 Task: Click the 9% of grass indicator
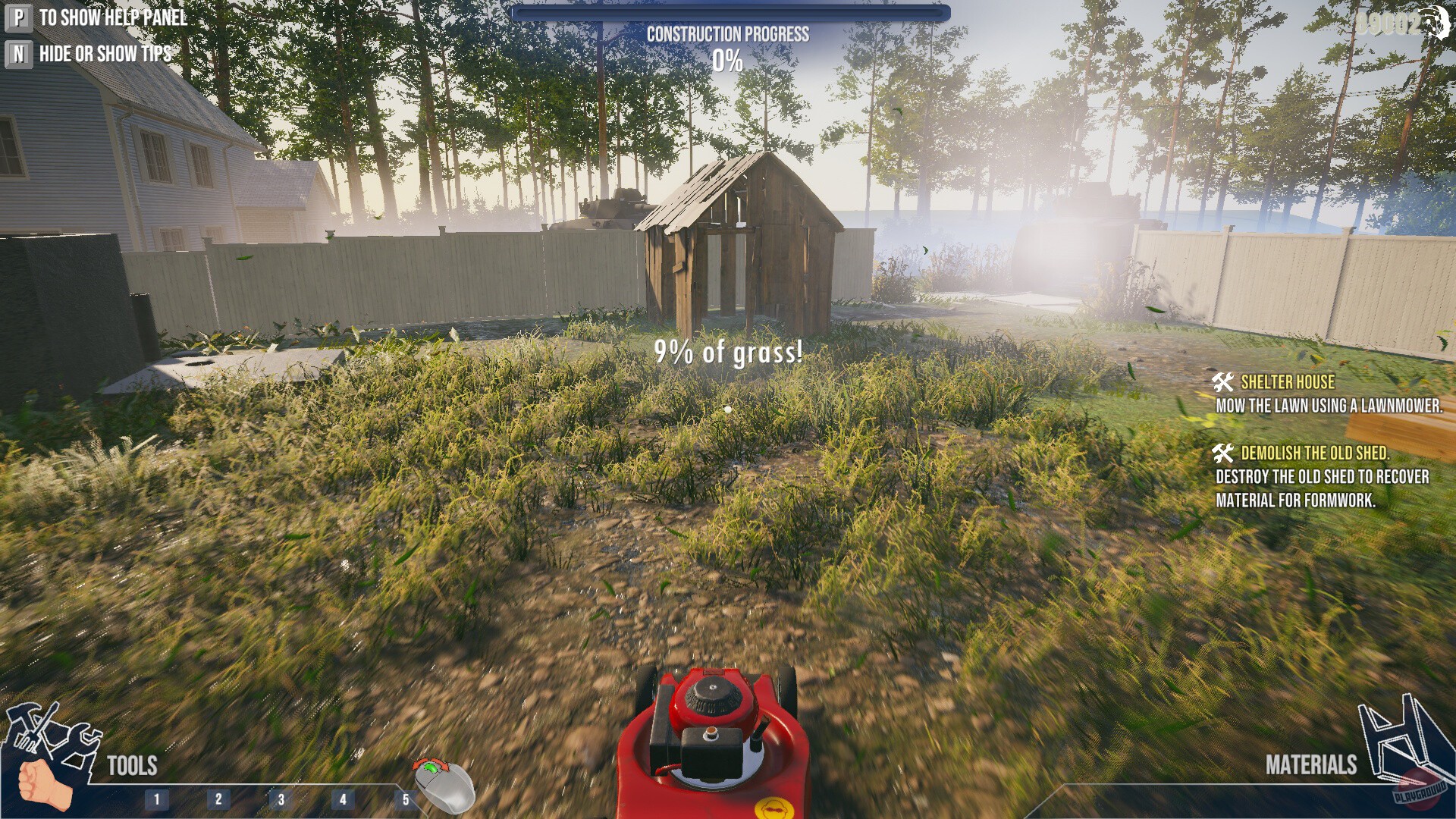click(x=729, y=352)
